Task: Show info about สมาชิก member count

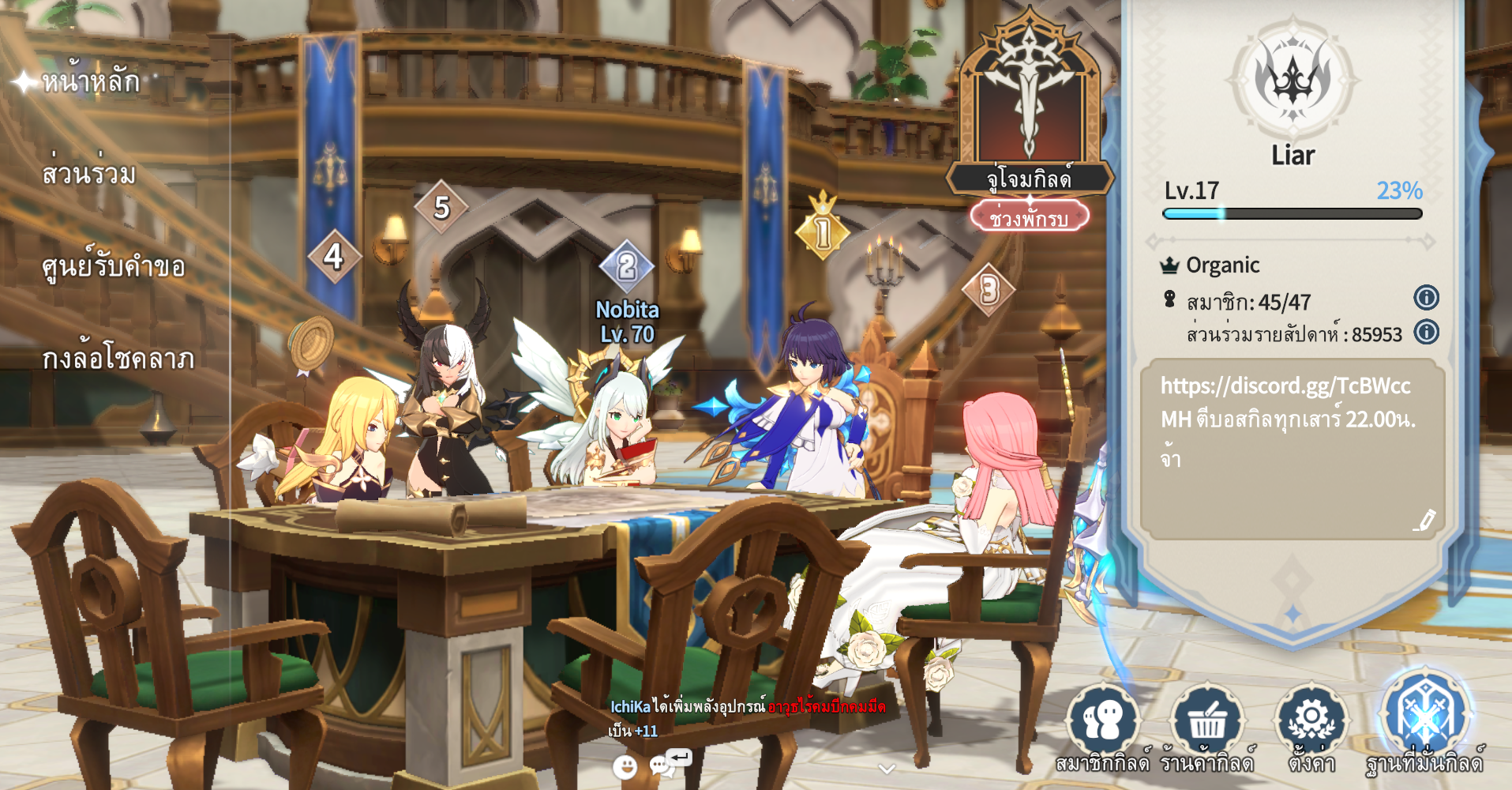Action: [1426, 298]
